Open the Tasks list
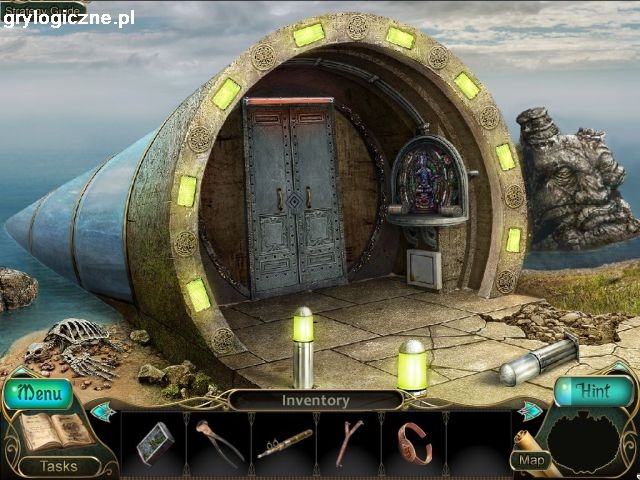This screenshot has height=480, width=640. 57,466
